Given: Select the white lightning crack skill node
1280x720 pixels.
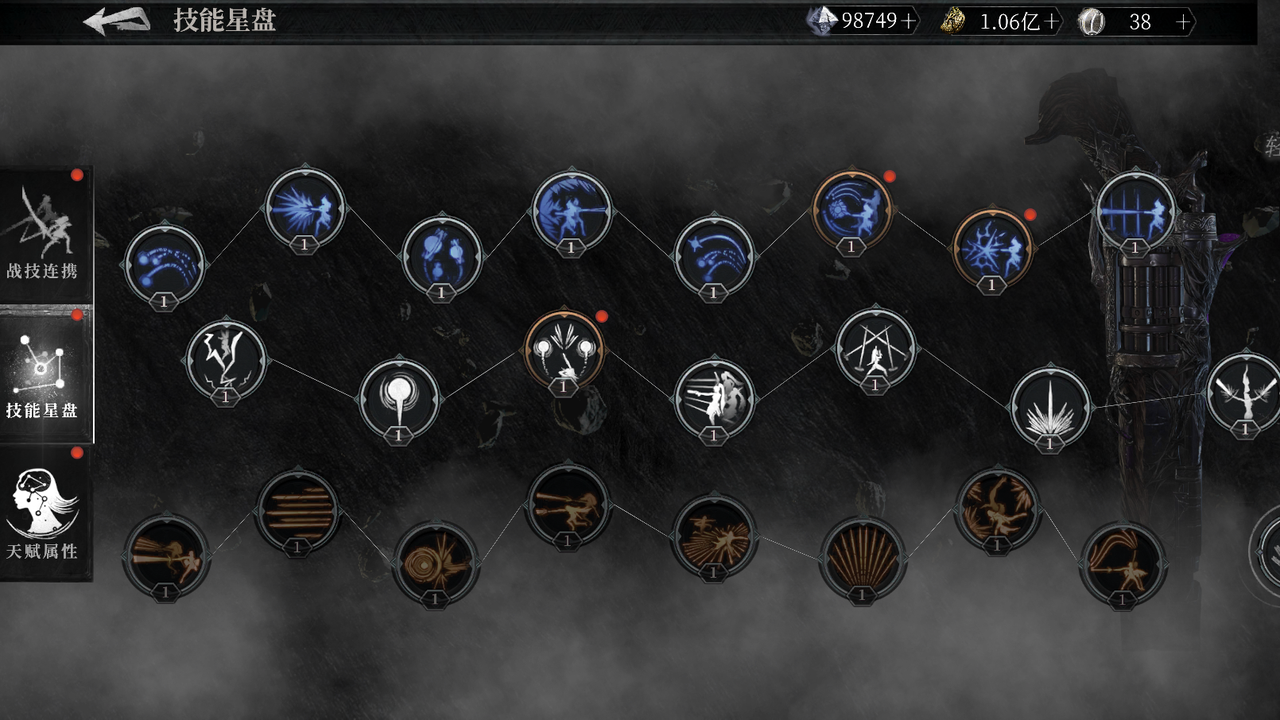Looking at the screenshot, I should (x=226, y=359).
